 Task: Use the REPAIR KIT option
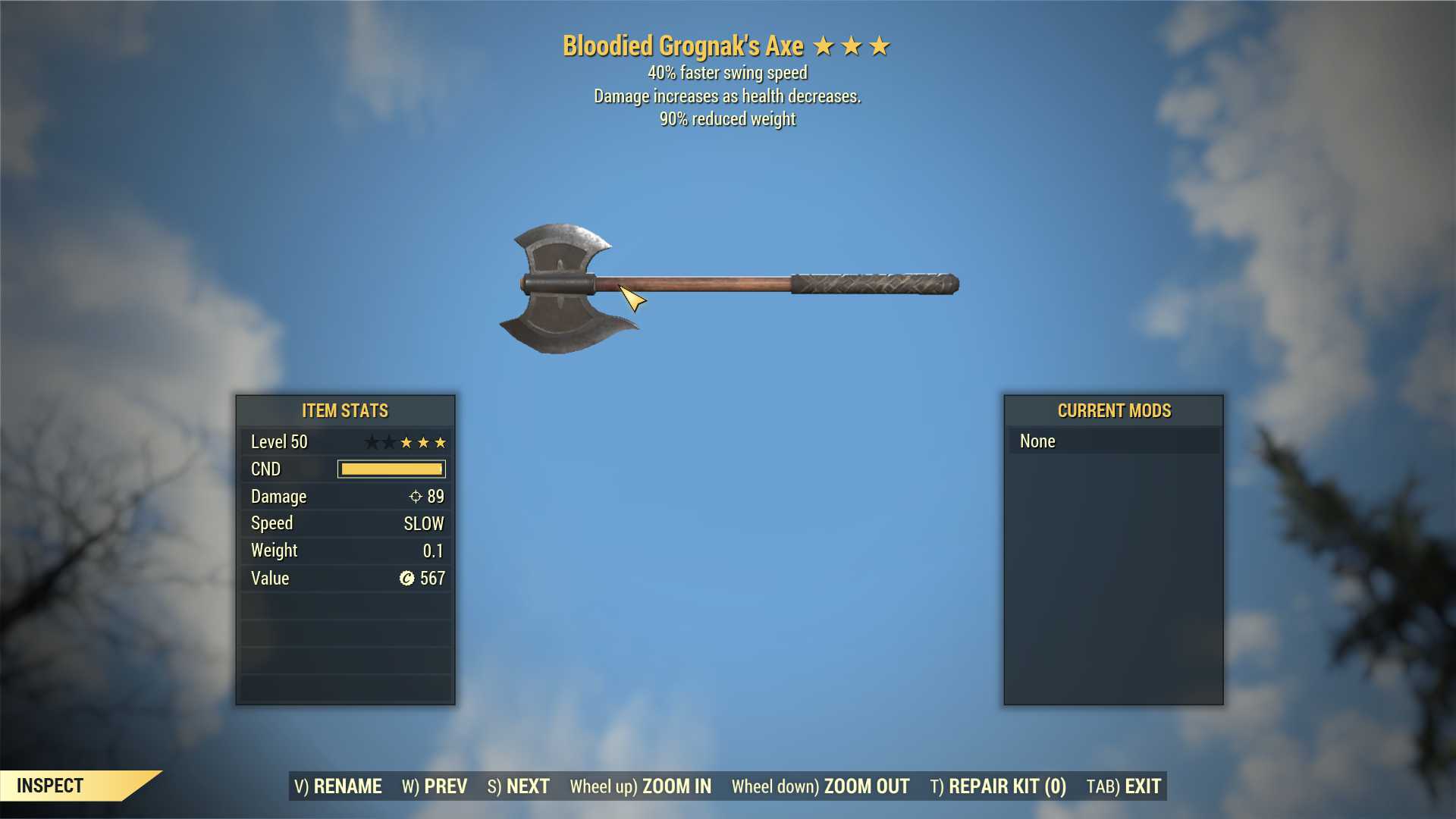click(x=998, y=786)
